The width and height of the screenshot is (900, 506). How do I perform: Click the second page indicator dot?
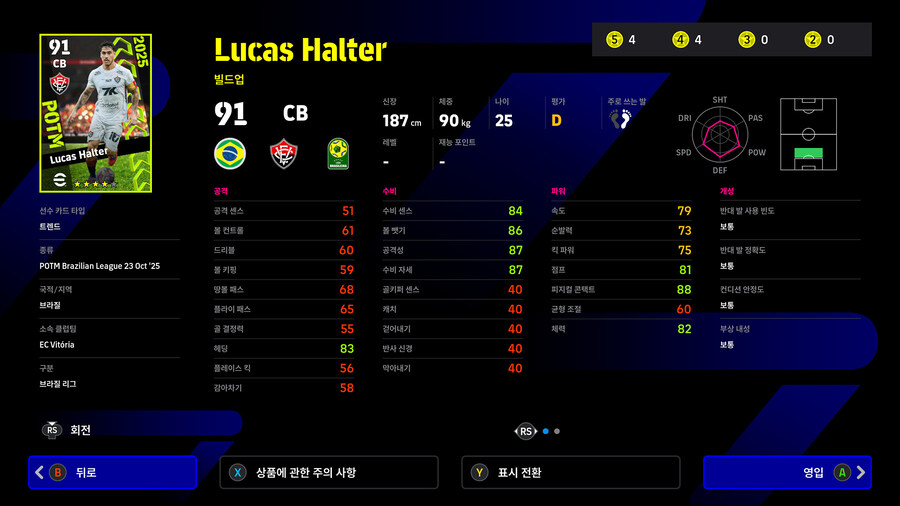click(557, 431)
